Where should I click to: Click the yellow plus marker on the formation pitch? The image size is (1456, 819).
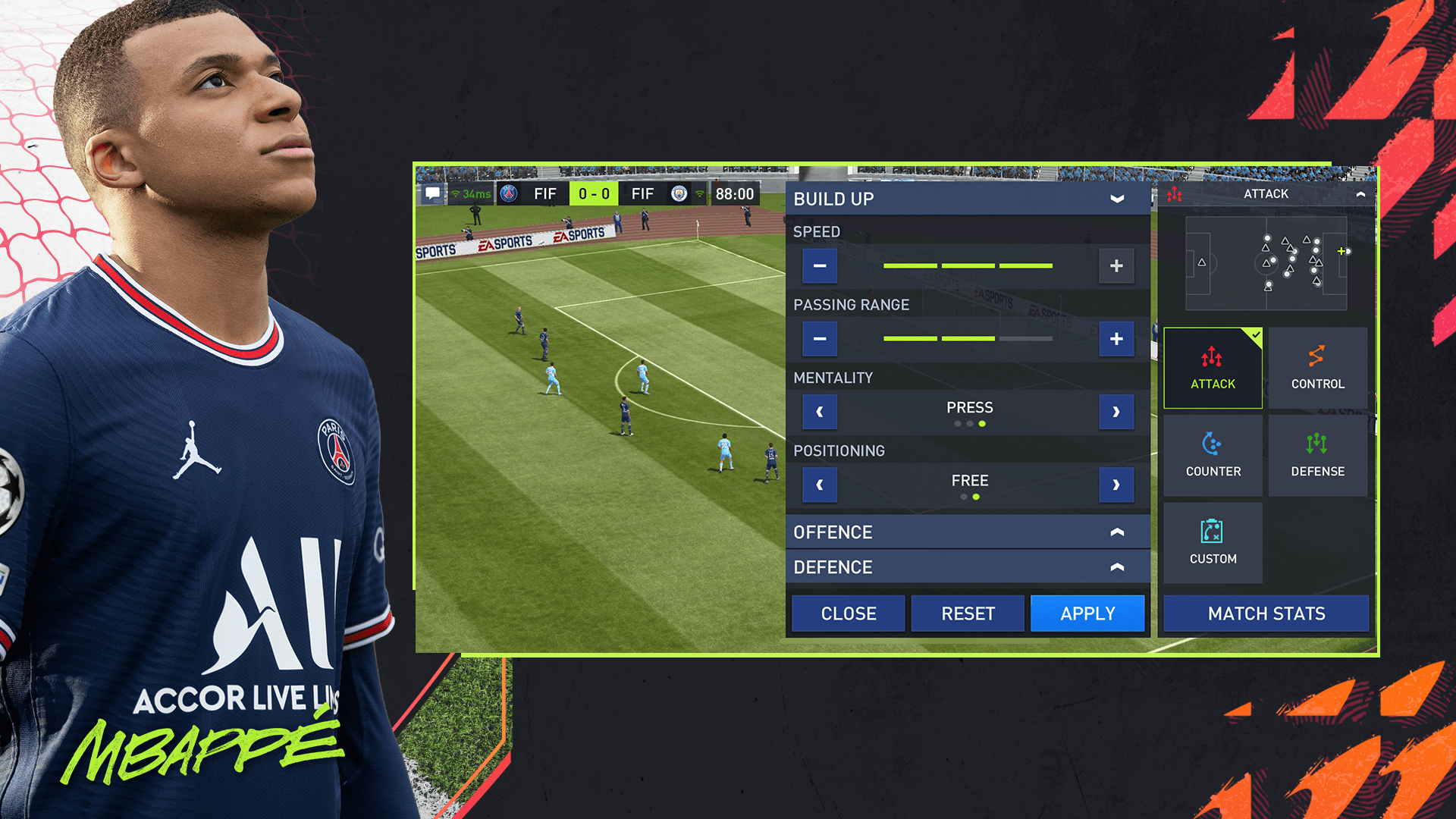point(1342,250)
